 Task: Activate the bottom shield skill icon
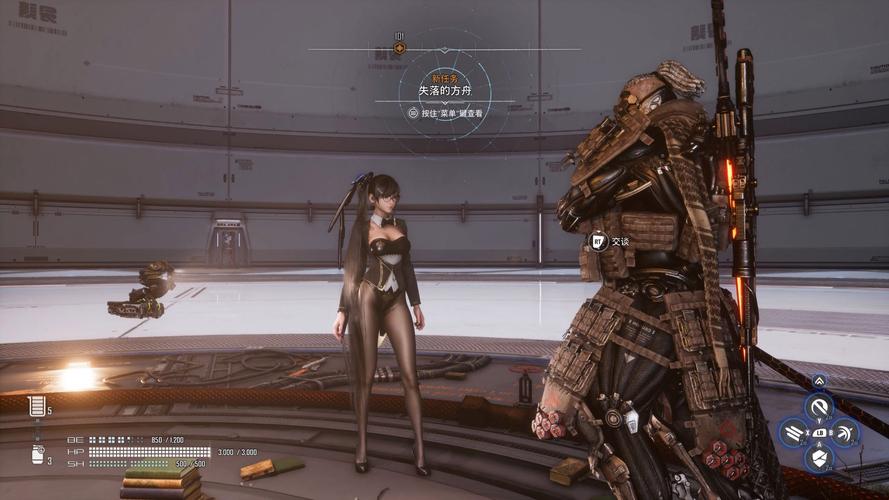tap(820, 458)
